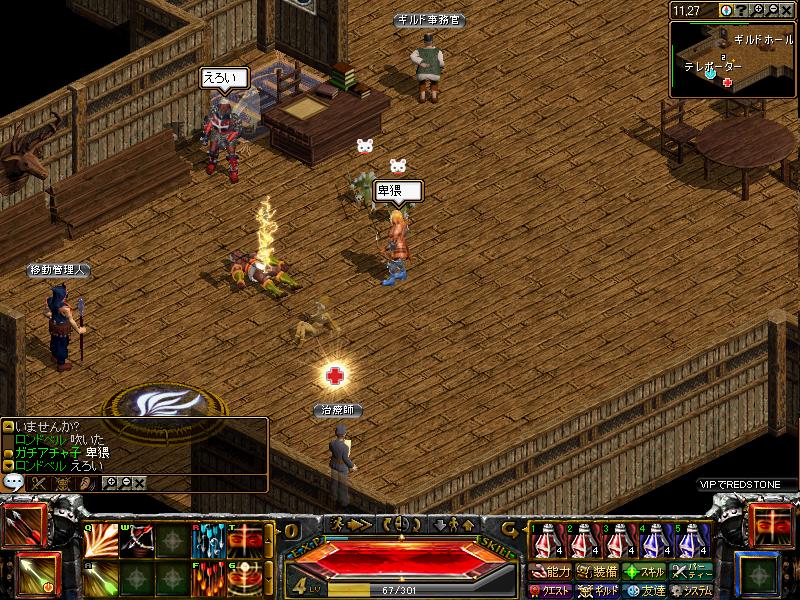Image resolution: width=800 pixels, height=600 pixels.
Task: Select the R blue arrow rain skill
Action: [207, 541]
